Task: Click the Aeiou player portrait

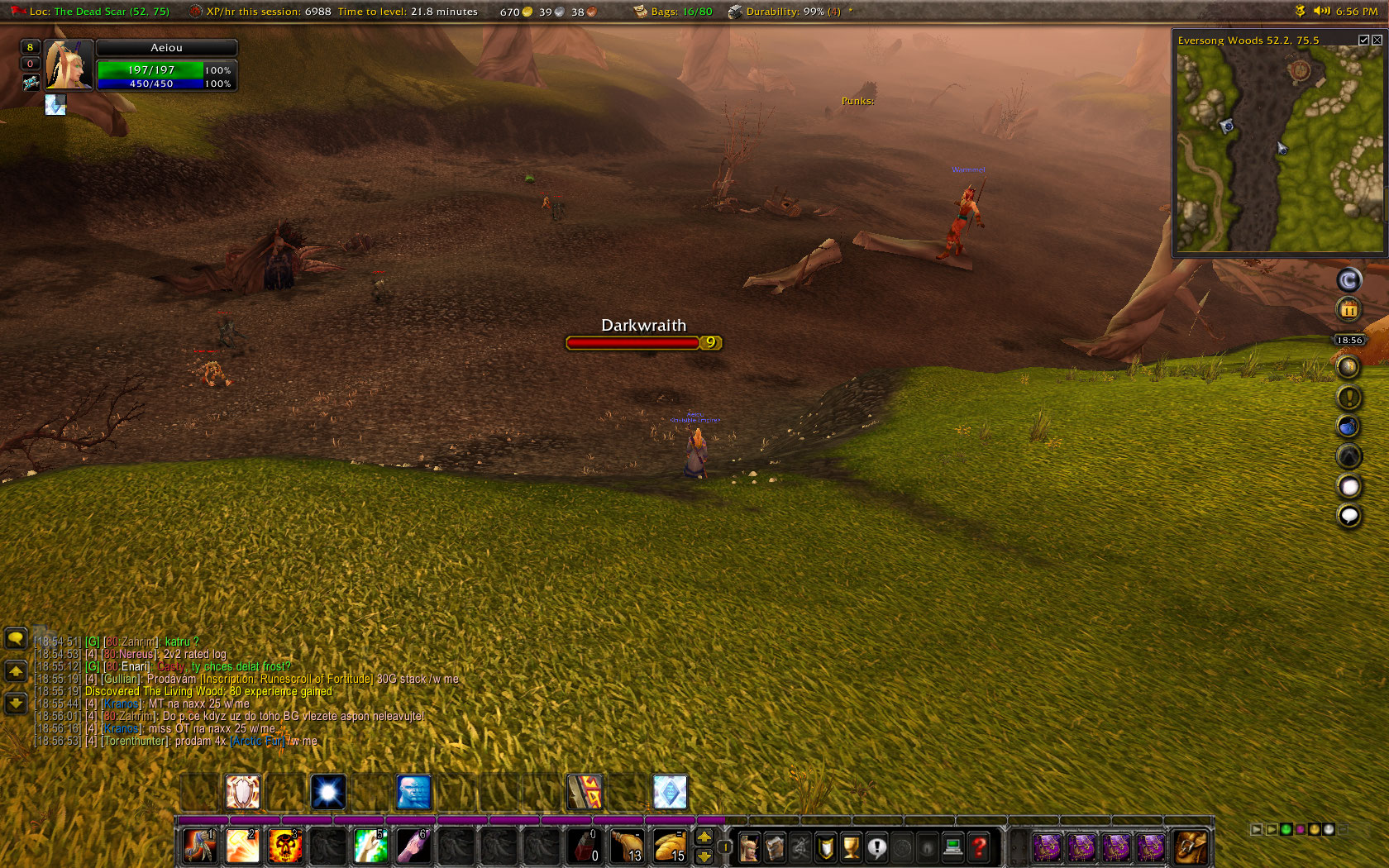Action: pyautogui.click(x=68, y=64)
